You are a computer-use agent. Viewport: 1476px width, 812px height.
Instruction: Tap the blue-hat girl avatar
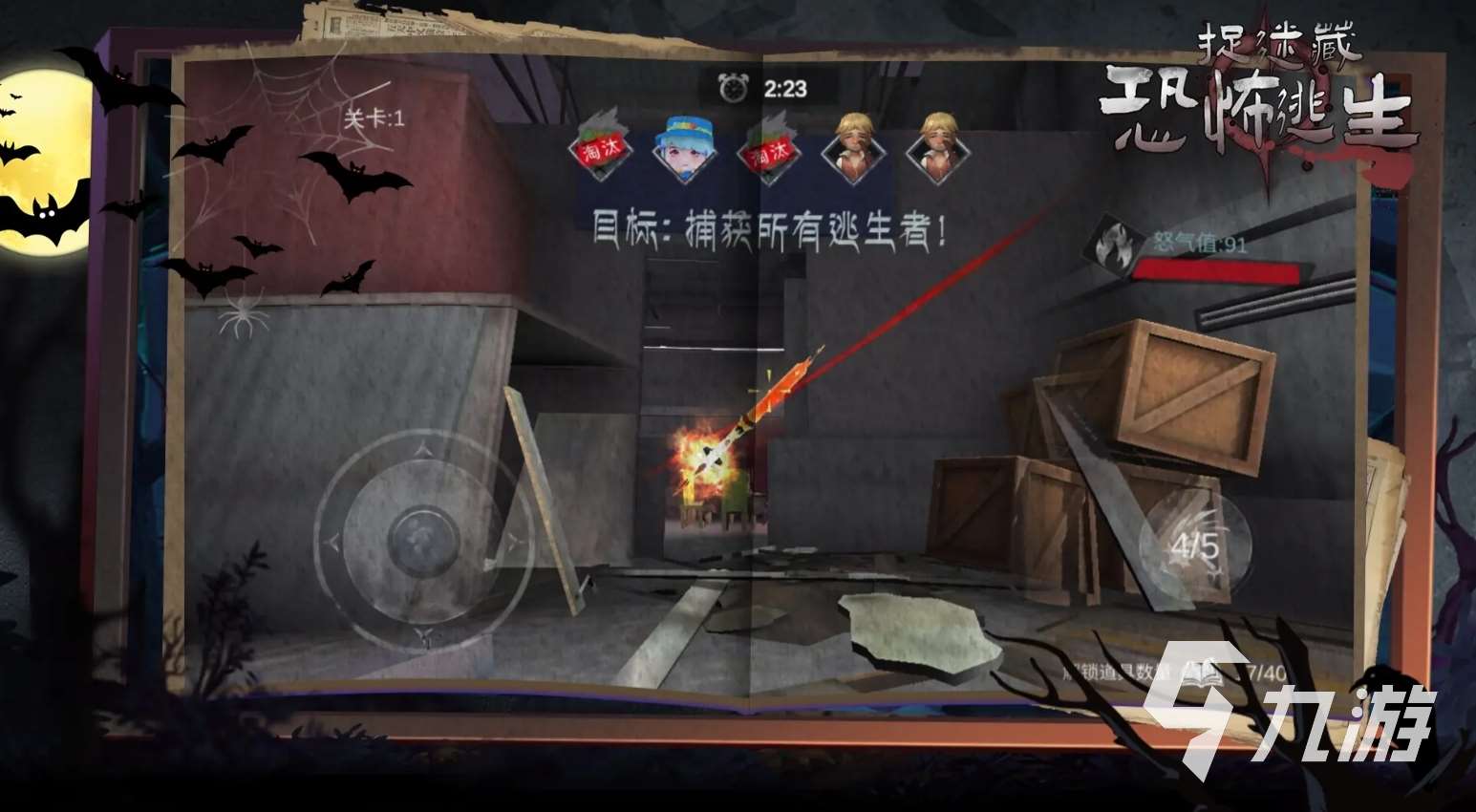click(684, 151)
